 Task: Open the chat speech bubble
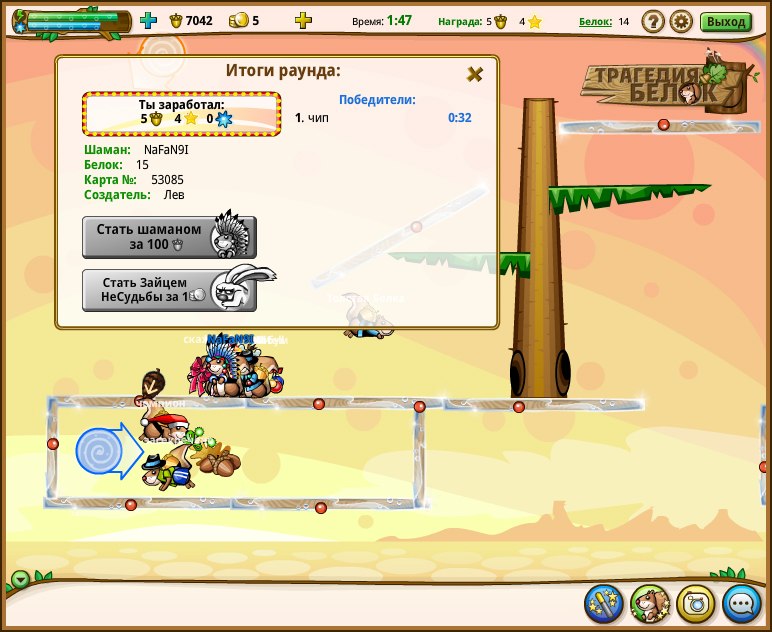[742, 603]
